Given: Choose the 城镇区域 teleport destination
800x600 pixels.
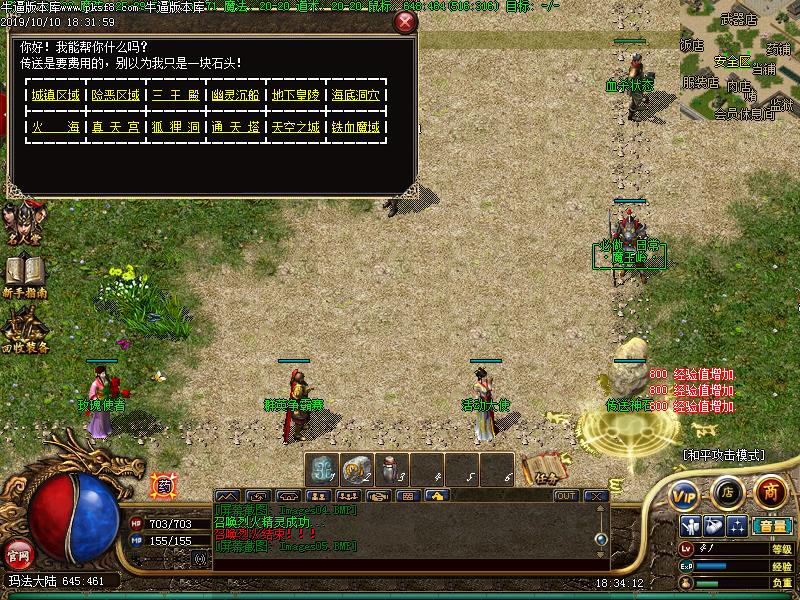Looking at the screenshot, I should coord(55,95).
